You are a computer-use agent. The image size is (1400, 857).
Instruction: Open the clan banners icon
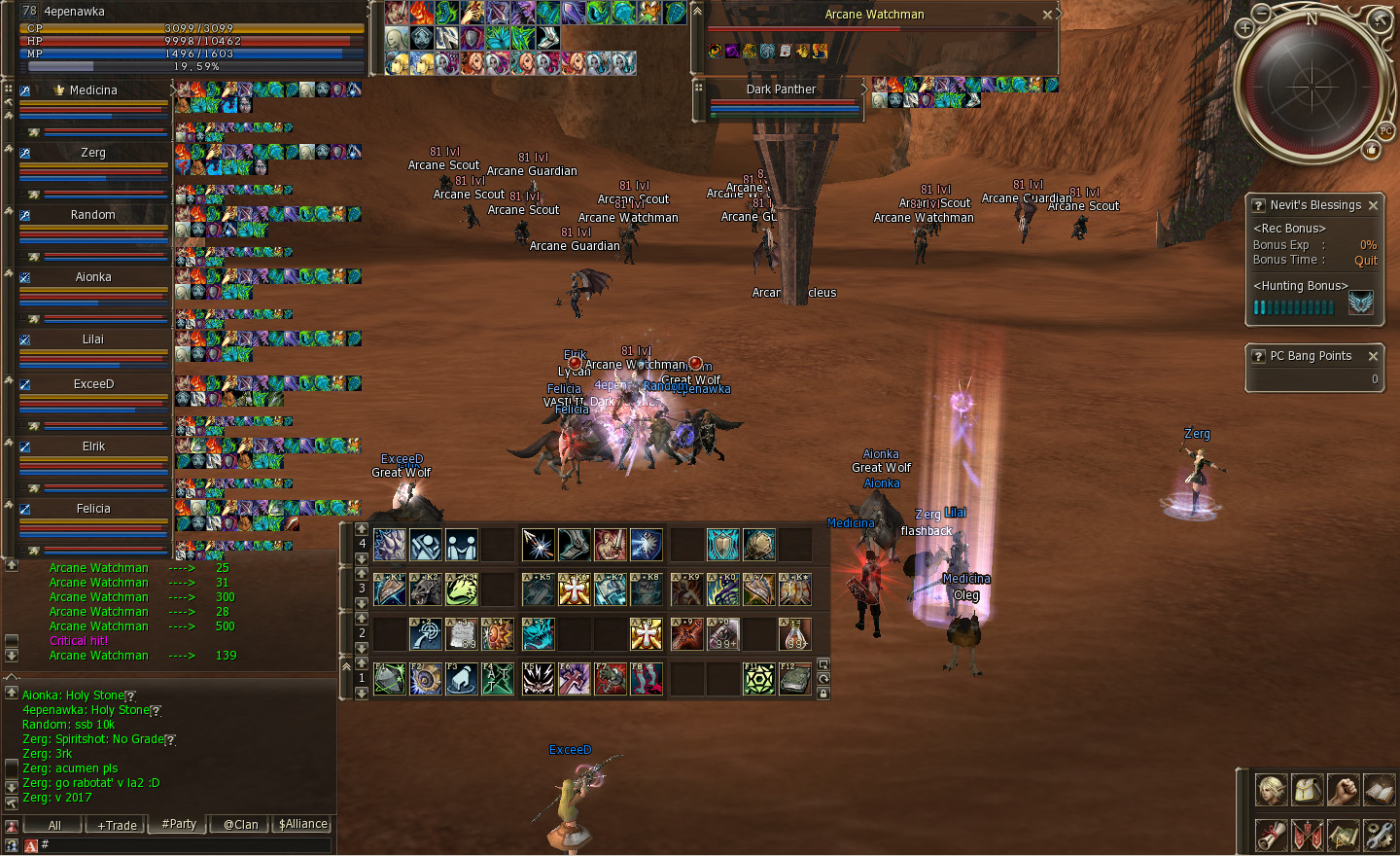coord(1307,835)
